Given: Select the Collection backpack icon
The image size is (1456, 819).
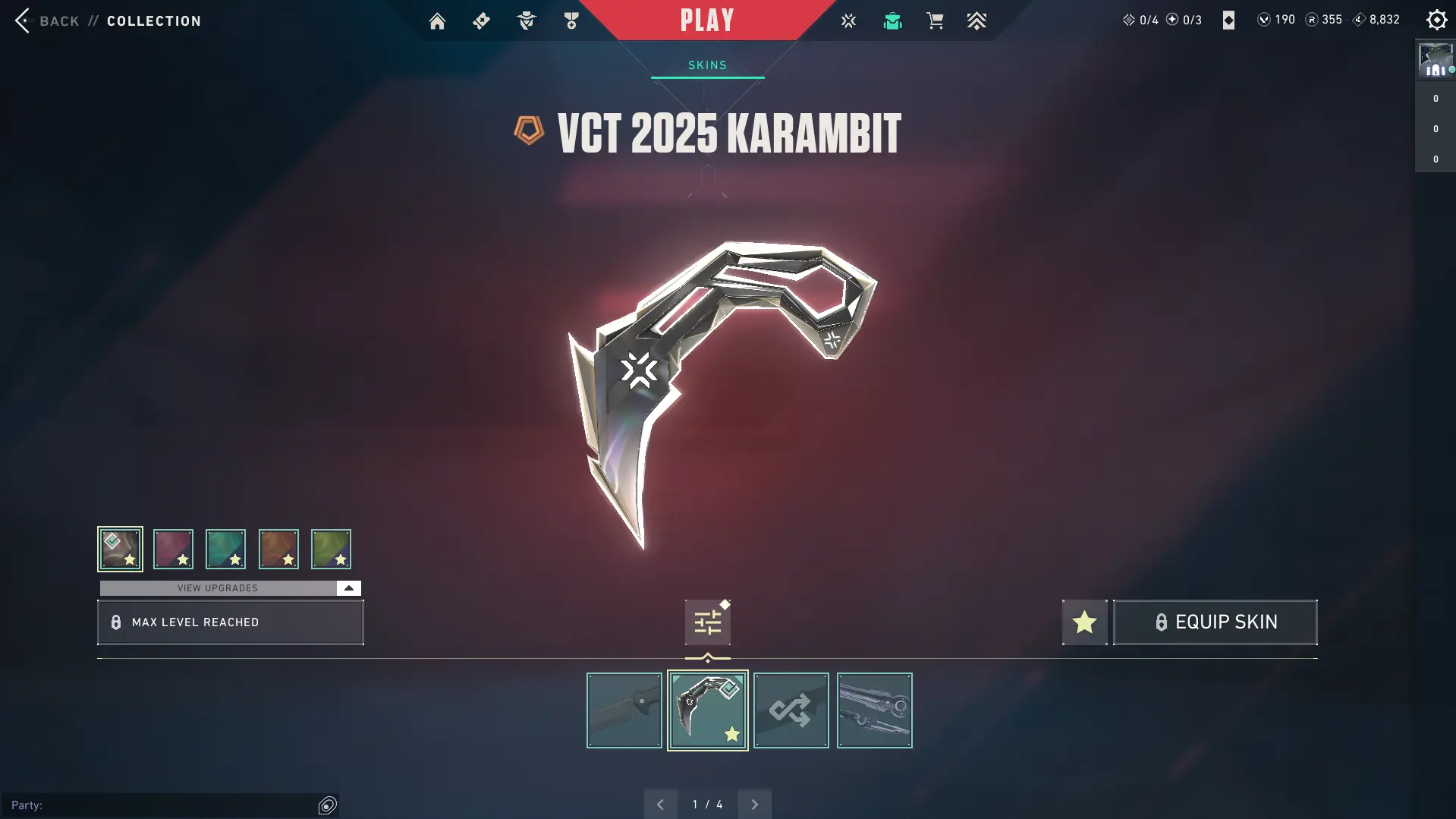Looking at the screenshot, I should point(892,20).
